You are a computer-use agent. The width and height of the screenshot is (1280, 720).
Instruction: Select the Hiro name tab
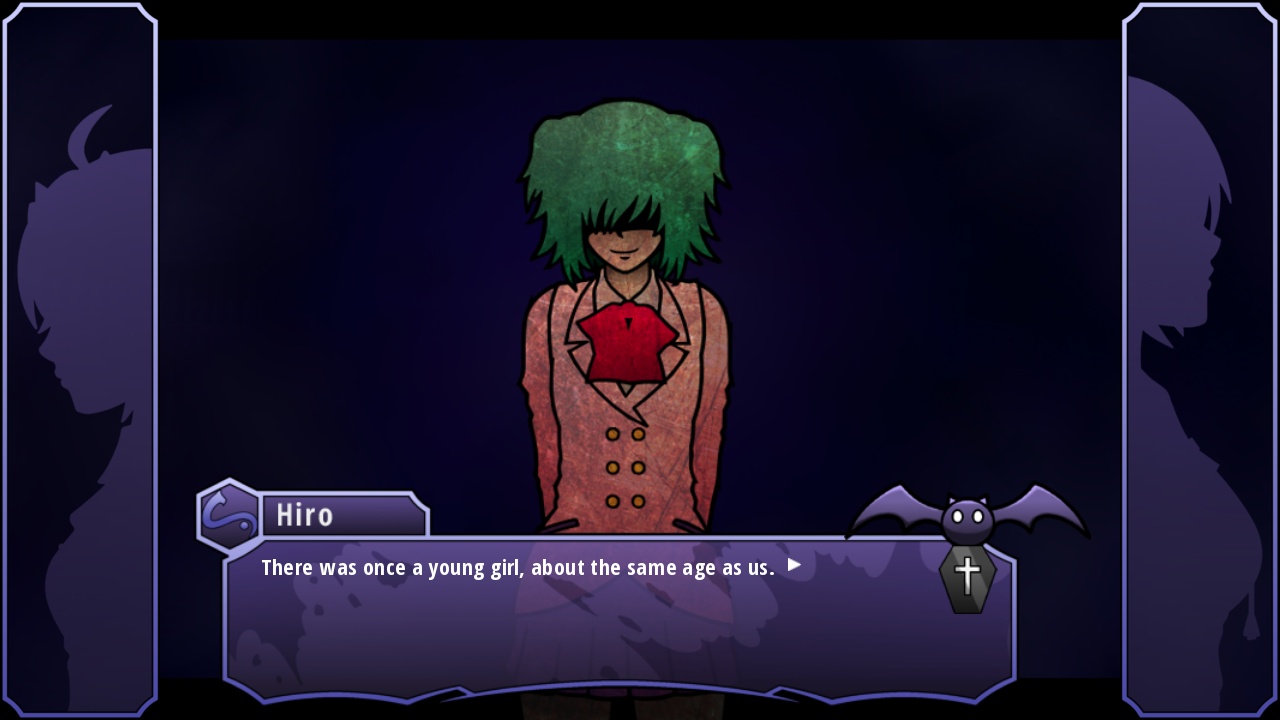[x=305, y=514]
